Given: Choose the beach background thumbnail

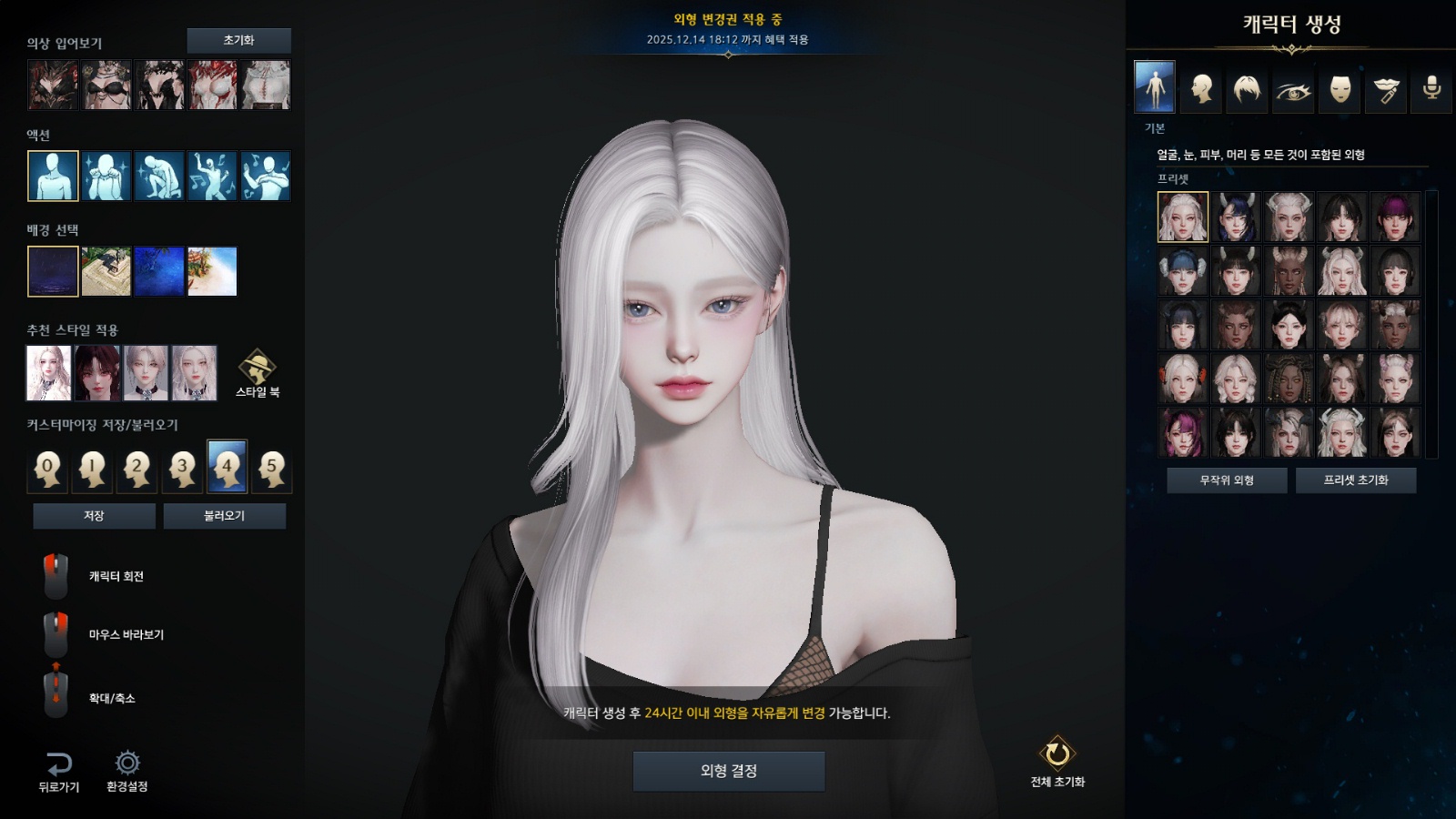Looking at the screenshot, I should [x=212, y=271].
